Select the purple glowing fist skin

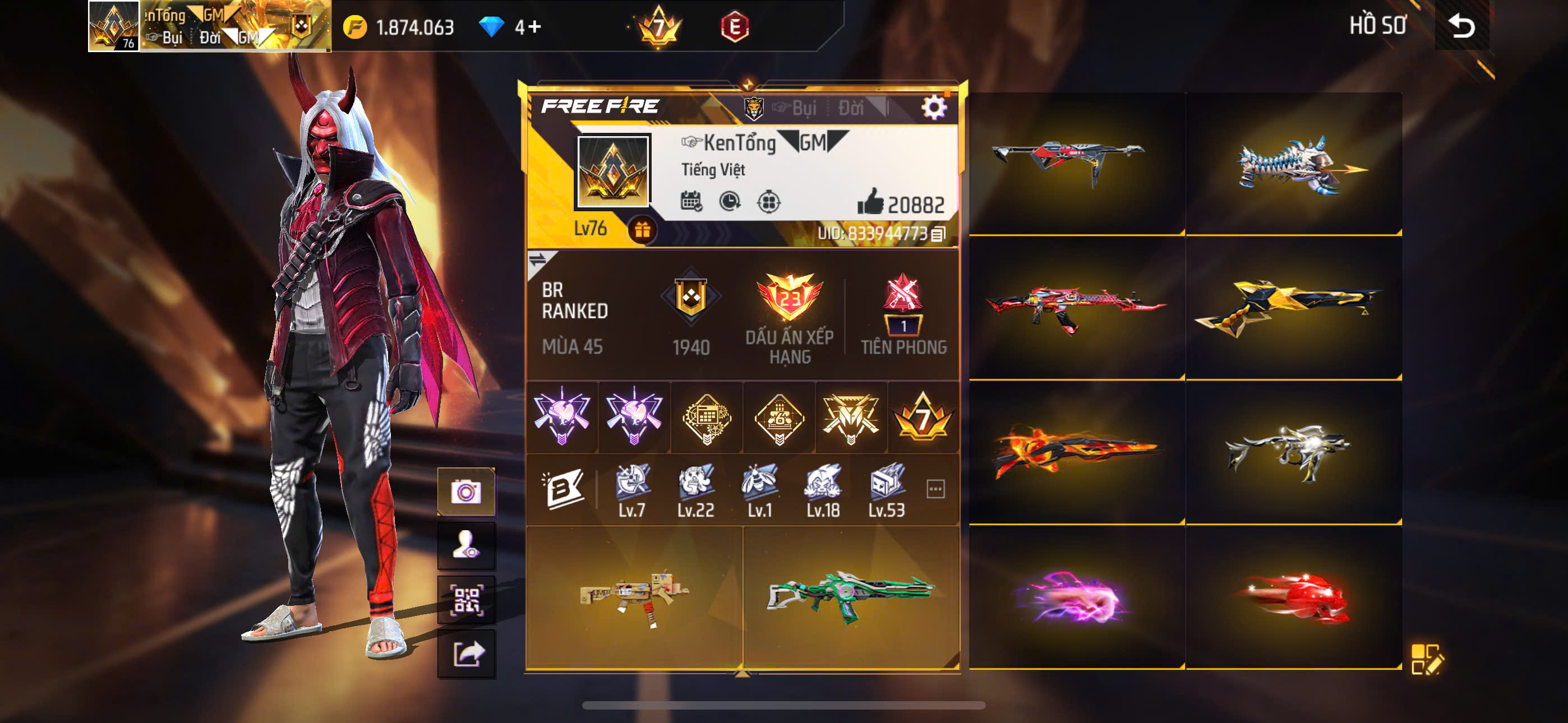click(1076, 597)
